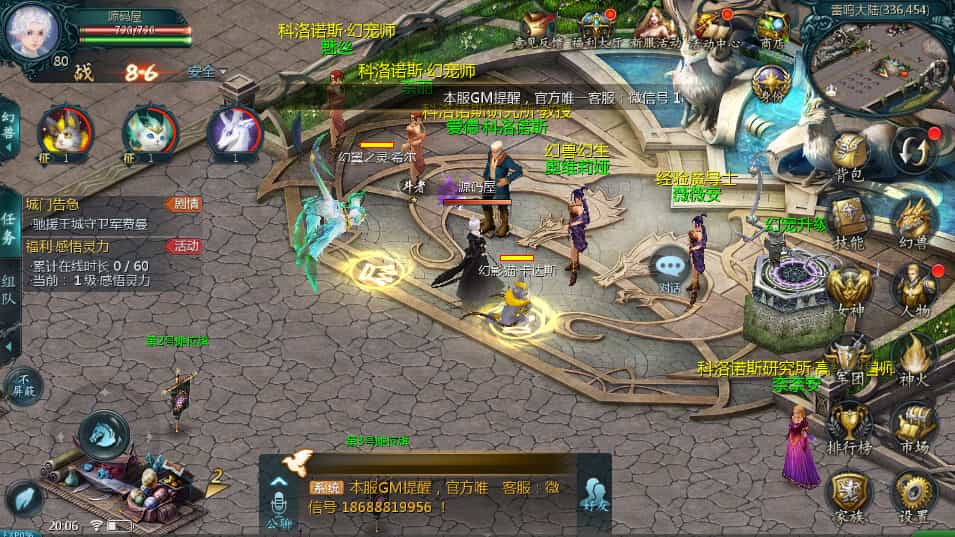
Task: Click the player avatar portrait
Action: click(x=31, y=32)
